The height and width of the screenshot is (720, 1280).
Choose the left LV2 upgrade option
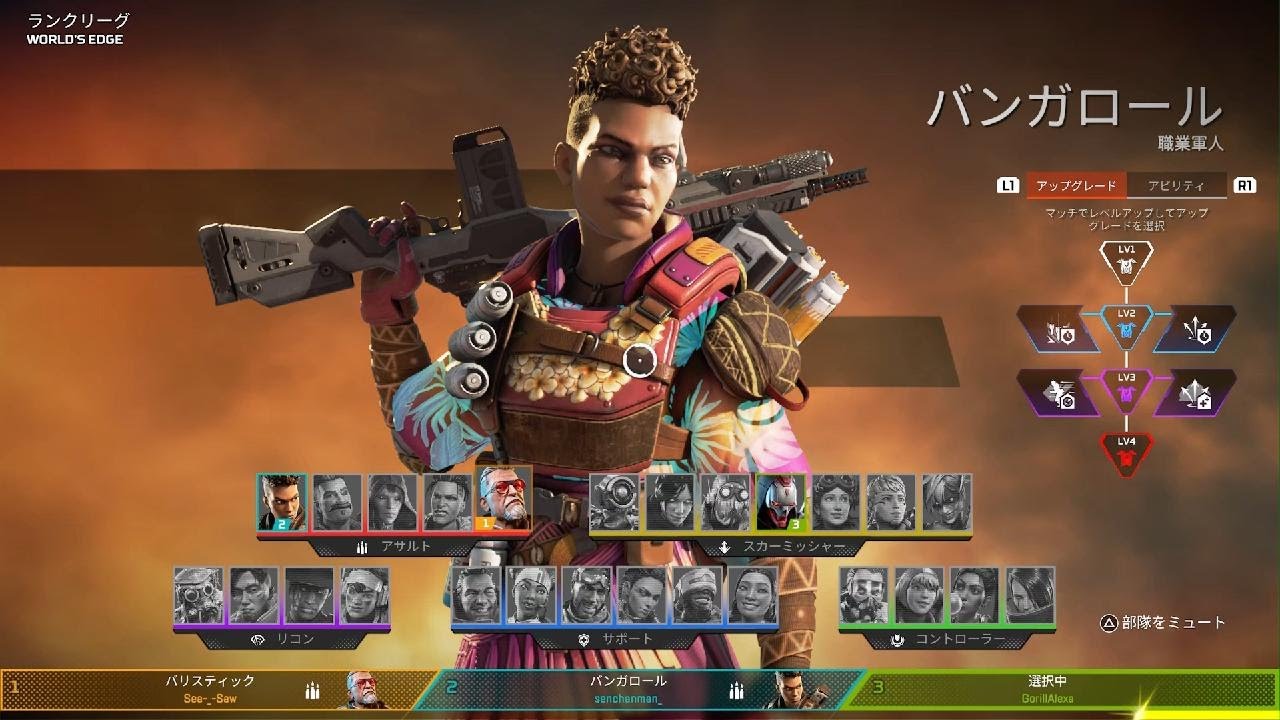click(x=1058, y=329)
